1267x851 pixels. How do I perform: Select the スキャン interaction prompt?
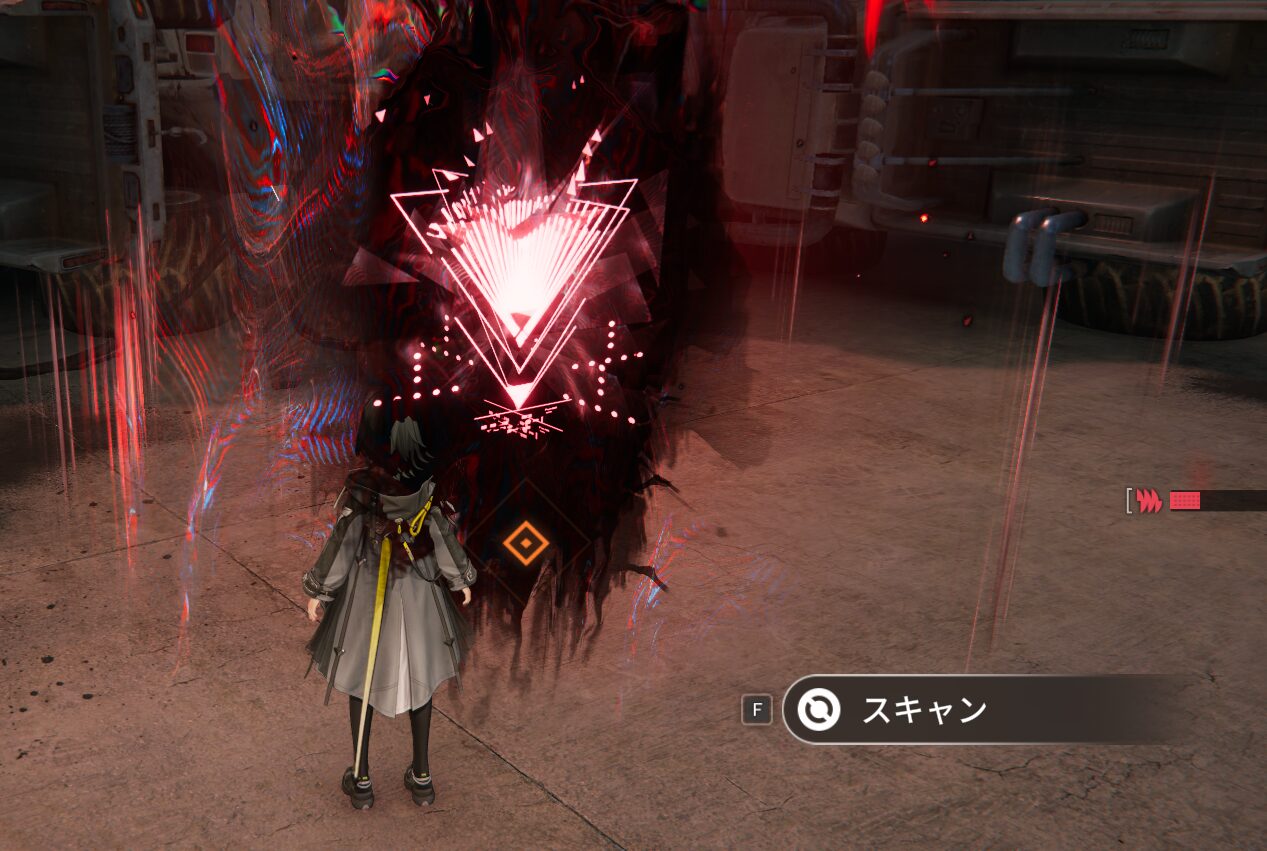click(922, 710)
